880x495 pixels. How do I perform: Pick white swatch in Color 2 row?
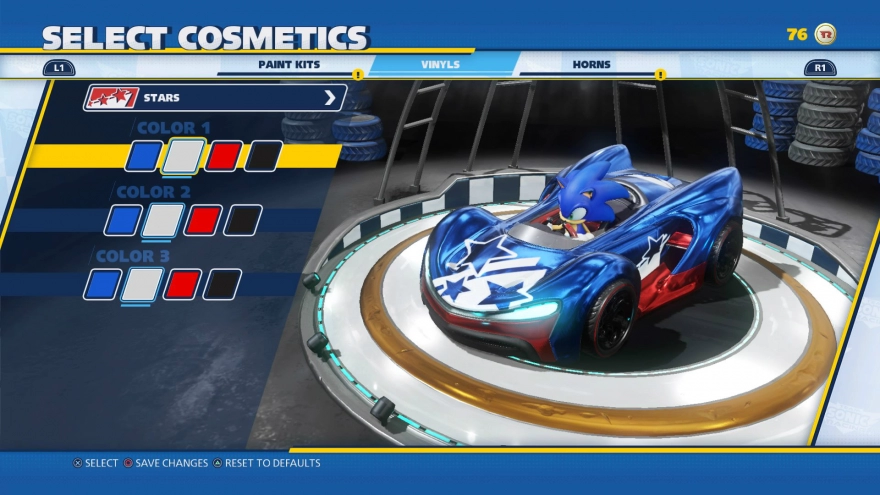pyautogui.click(x=163, y=220)
